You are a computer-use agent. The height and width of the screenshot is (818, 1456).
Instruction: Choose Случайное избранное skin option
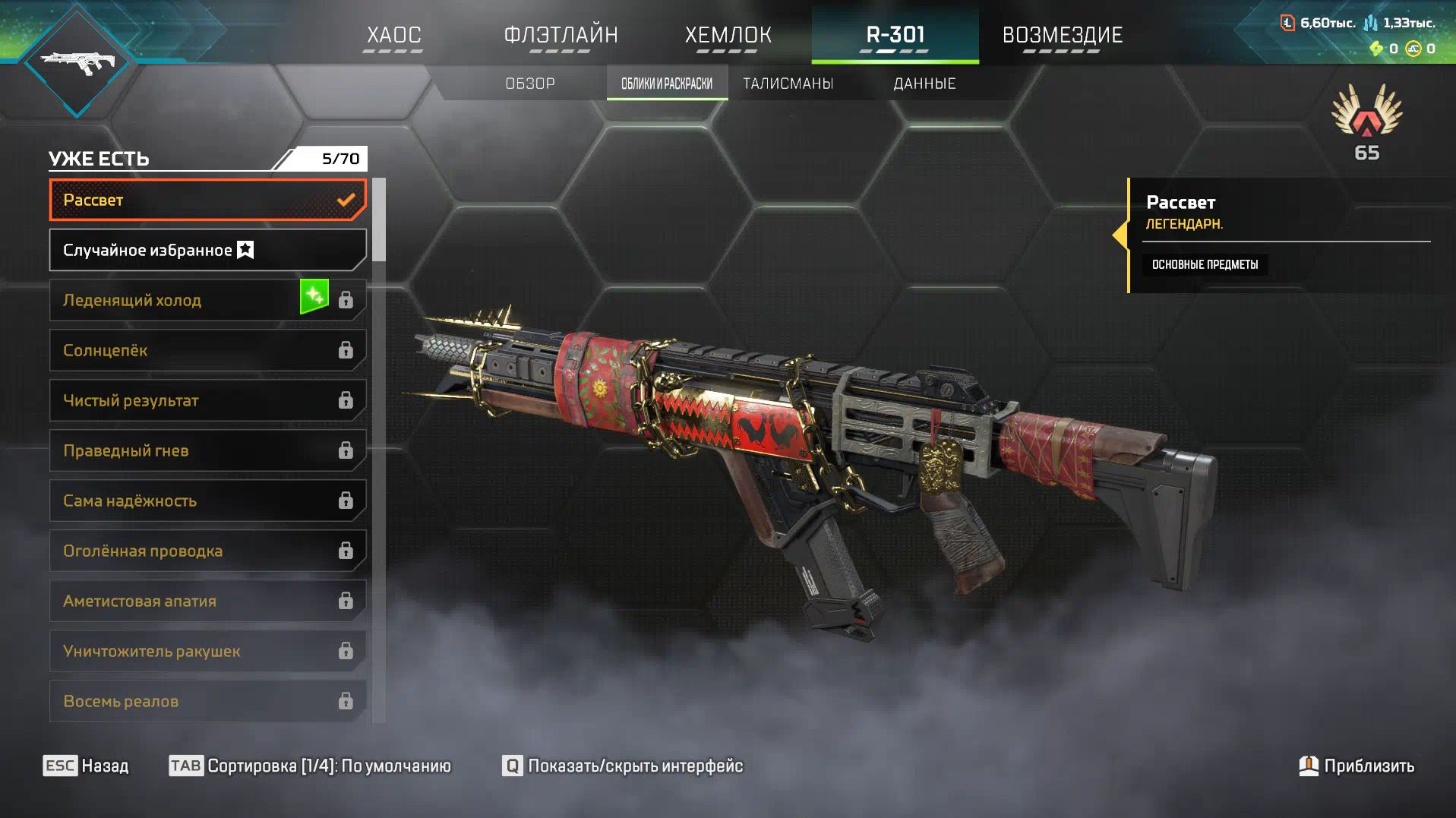pyautogui.click(x=207, y=250)
